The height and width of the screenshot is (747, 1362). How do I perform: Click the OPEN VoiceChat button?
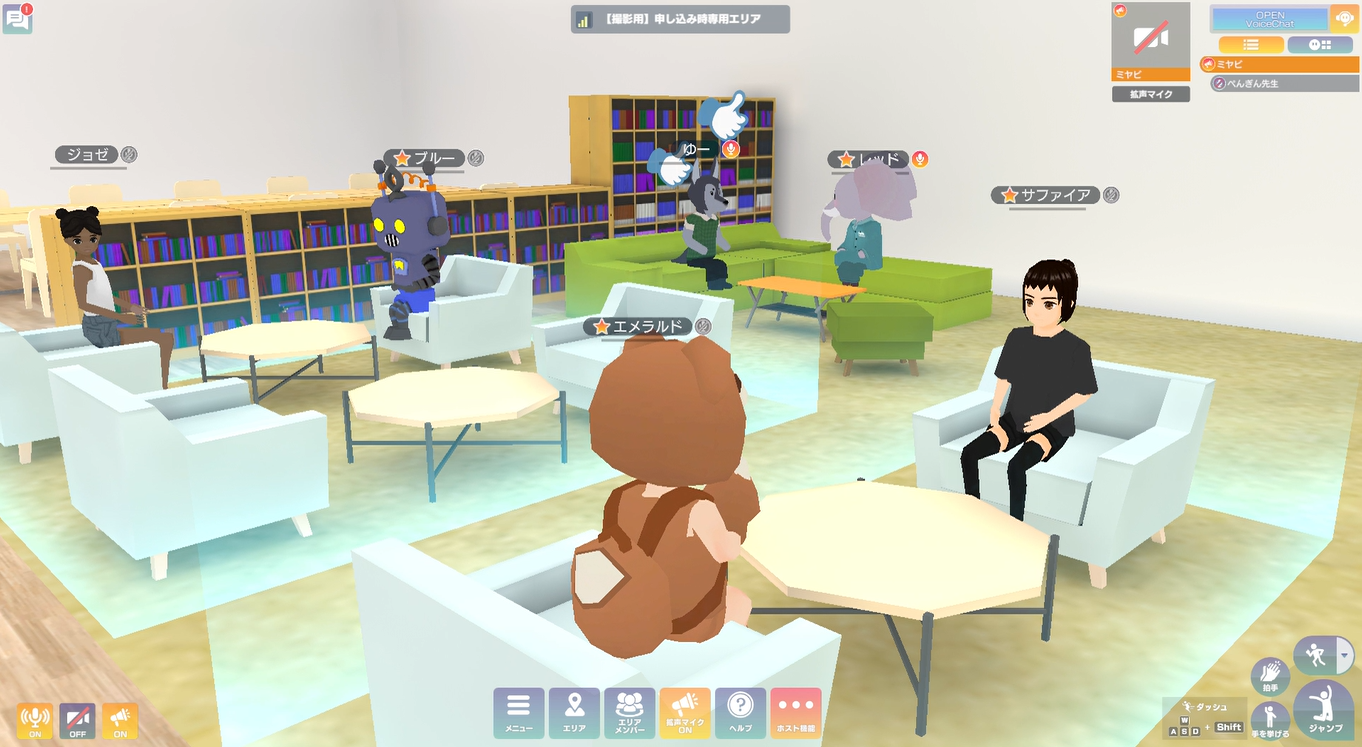click(1269, 19)
